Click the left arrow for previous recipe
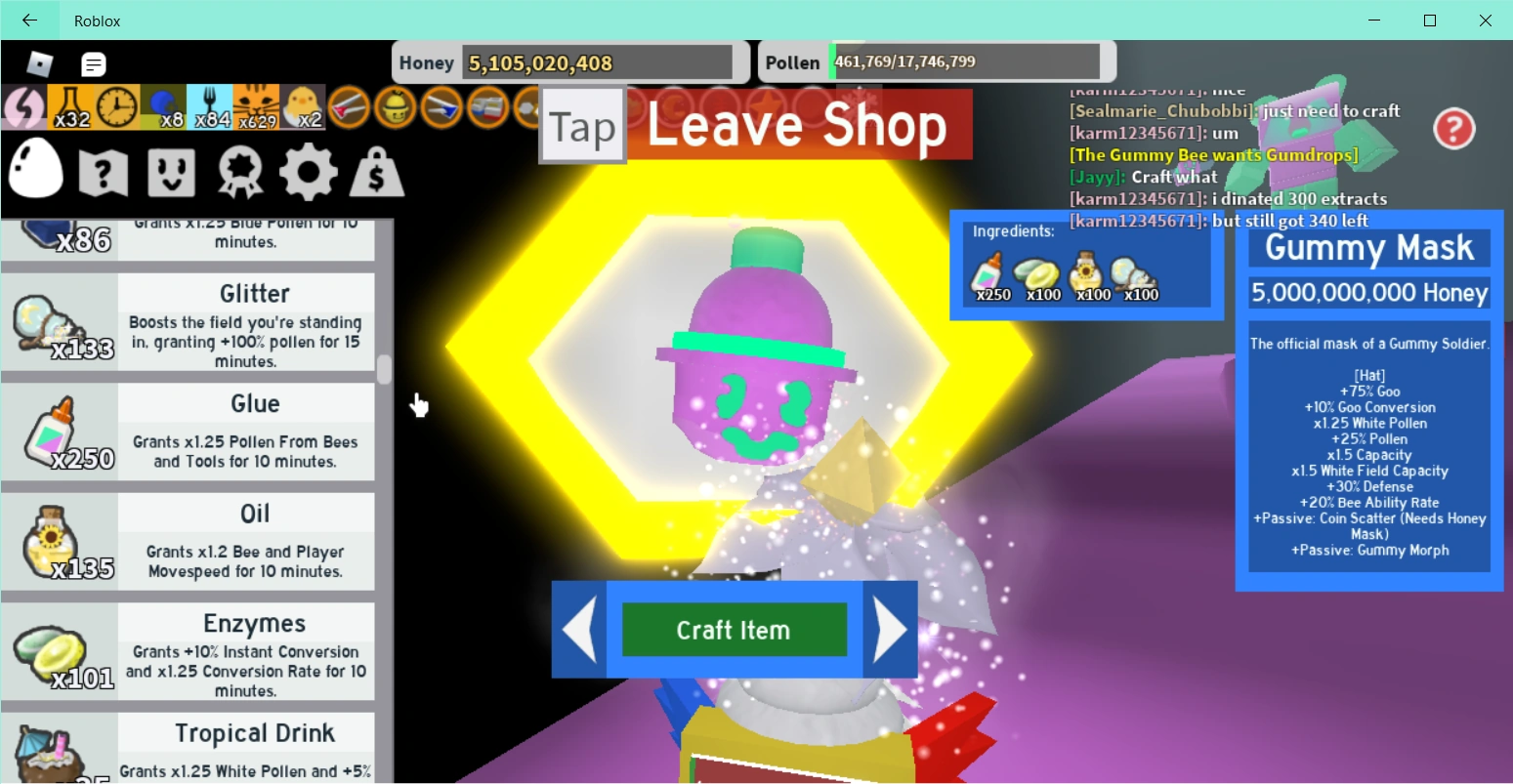The image size is (1513, 784). click(578, 629)
